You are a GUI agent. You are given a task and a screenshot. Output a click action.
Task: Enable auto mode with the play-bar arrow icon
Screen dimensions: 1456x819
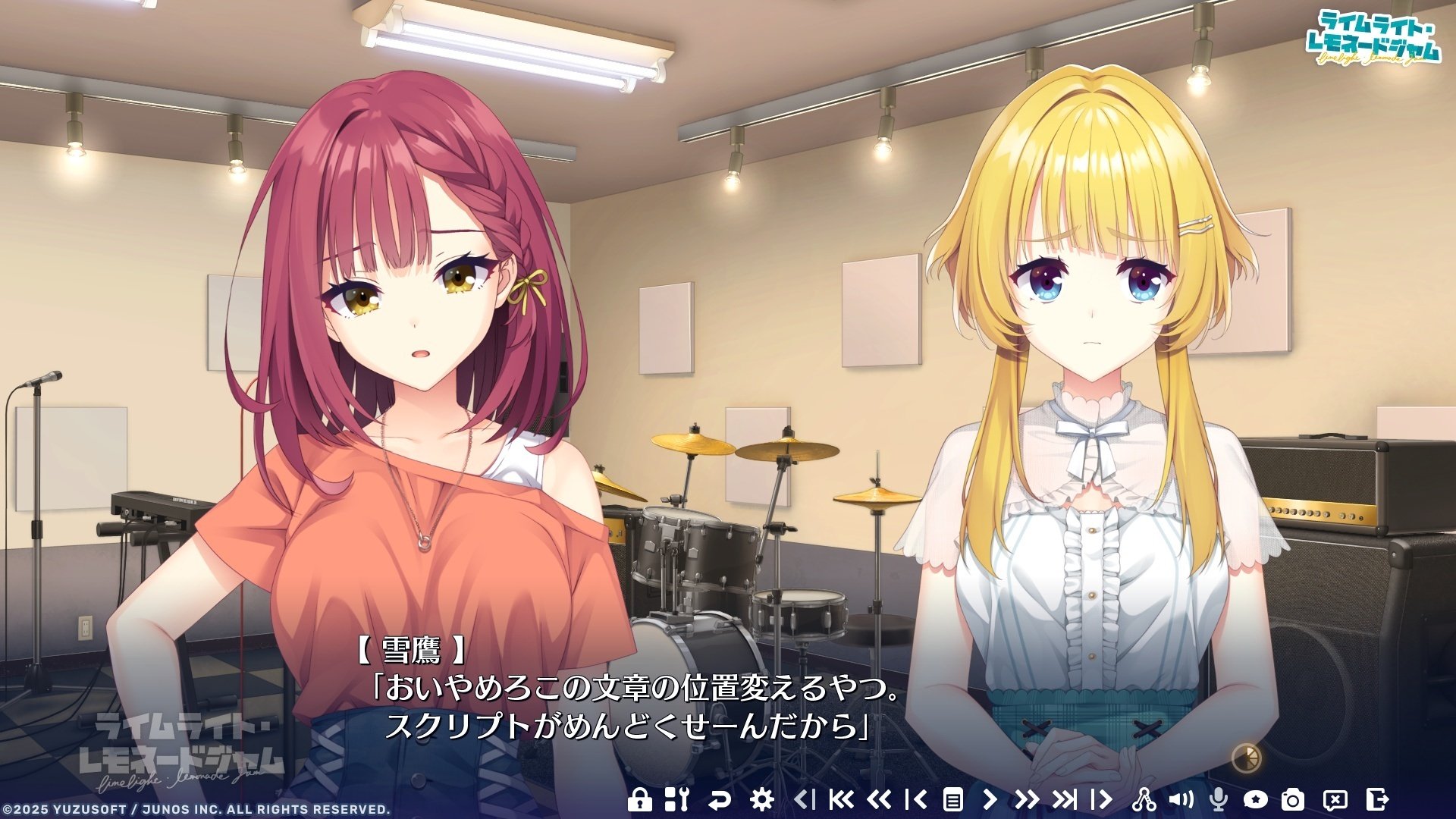pyautogui.click(x=1102, y=799)
